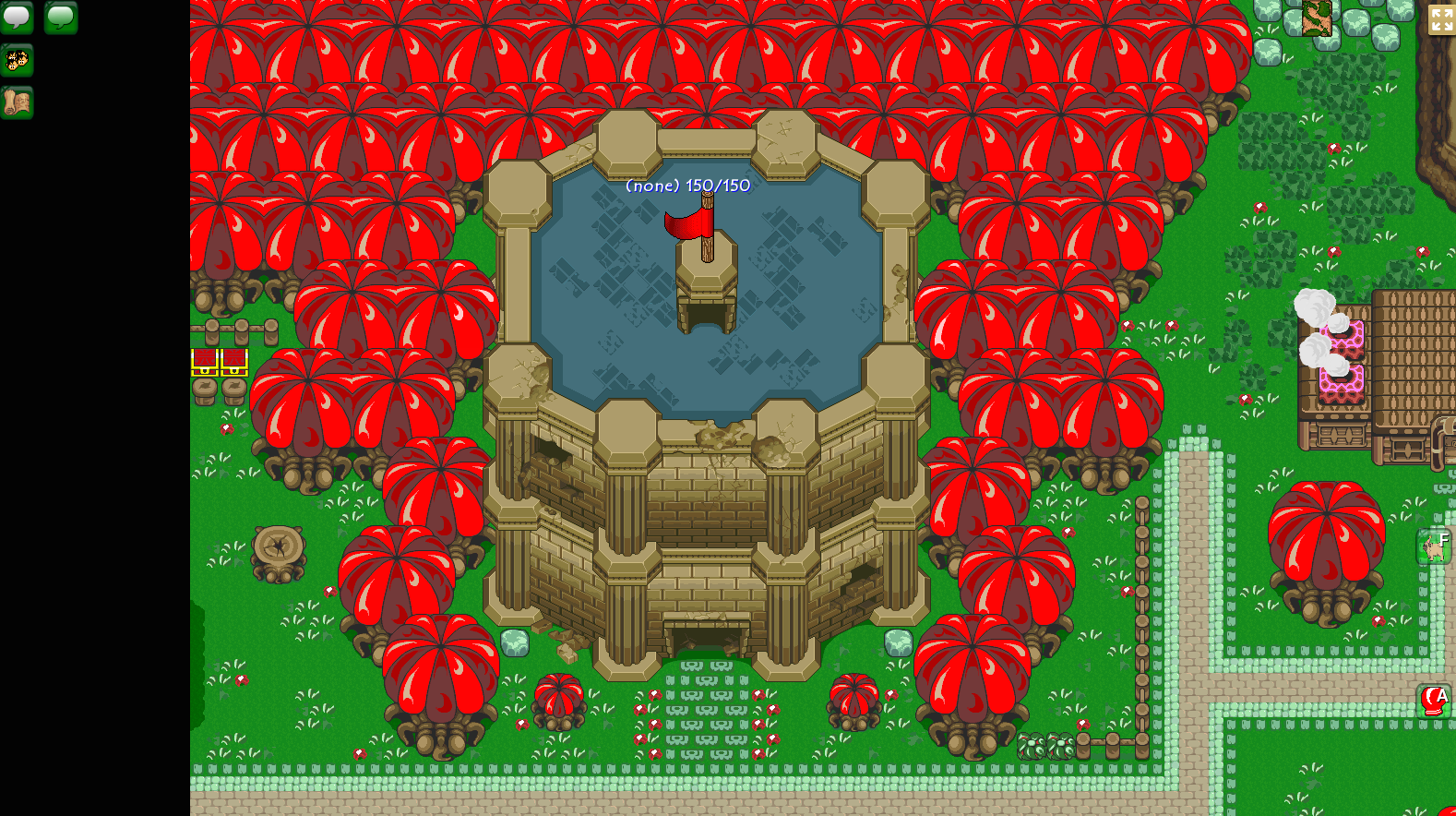Image resolution: width=1456 pixels, height=816 pixels.
Task: Open the player list faces icon
Action: point(17,61)
